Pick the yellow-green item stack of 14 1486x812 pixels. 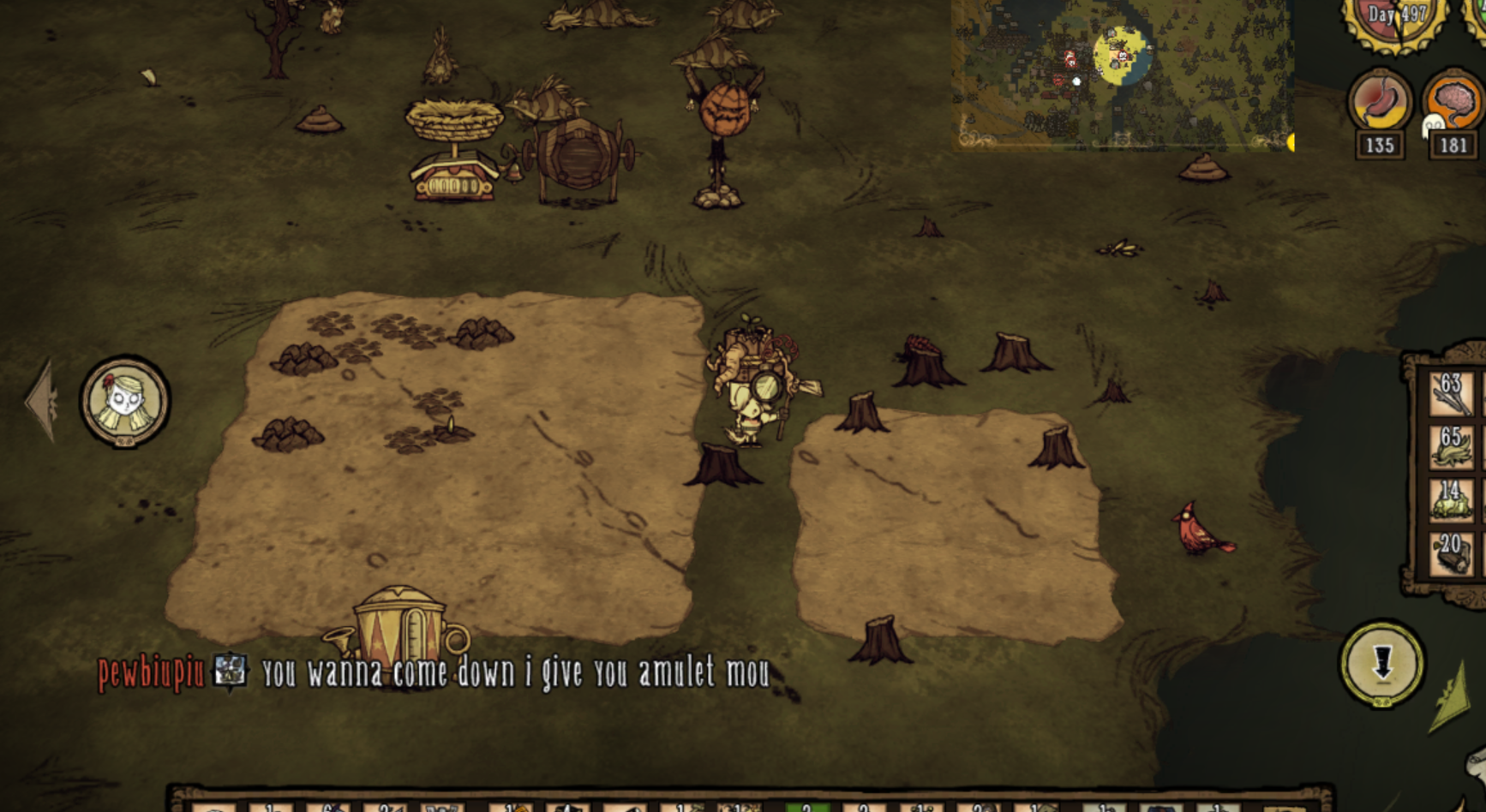click(x=1451, y=500)
